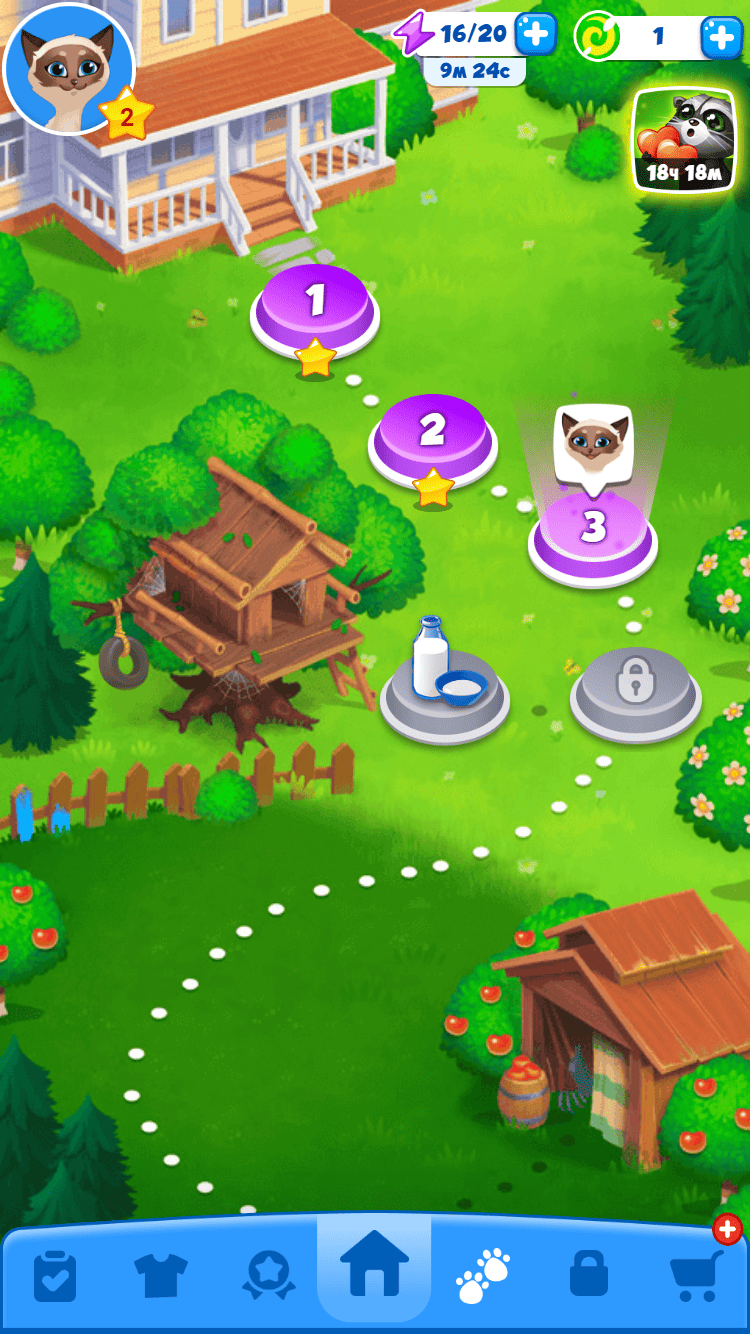Tap the locked grey level node
750x1334 pixels.
pyautogui.click(x=635, y=688)
